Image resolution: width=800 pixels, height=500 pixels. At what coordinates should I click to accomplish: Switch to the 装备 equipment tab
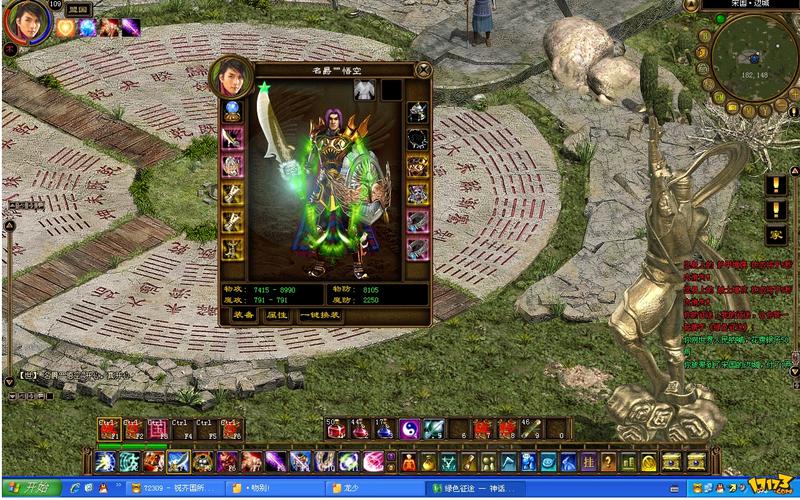243,314
